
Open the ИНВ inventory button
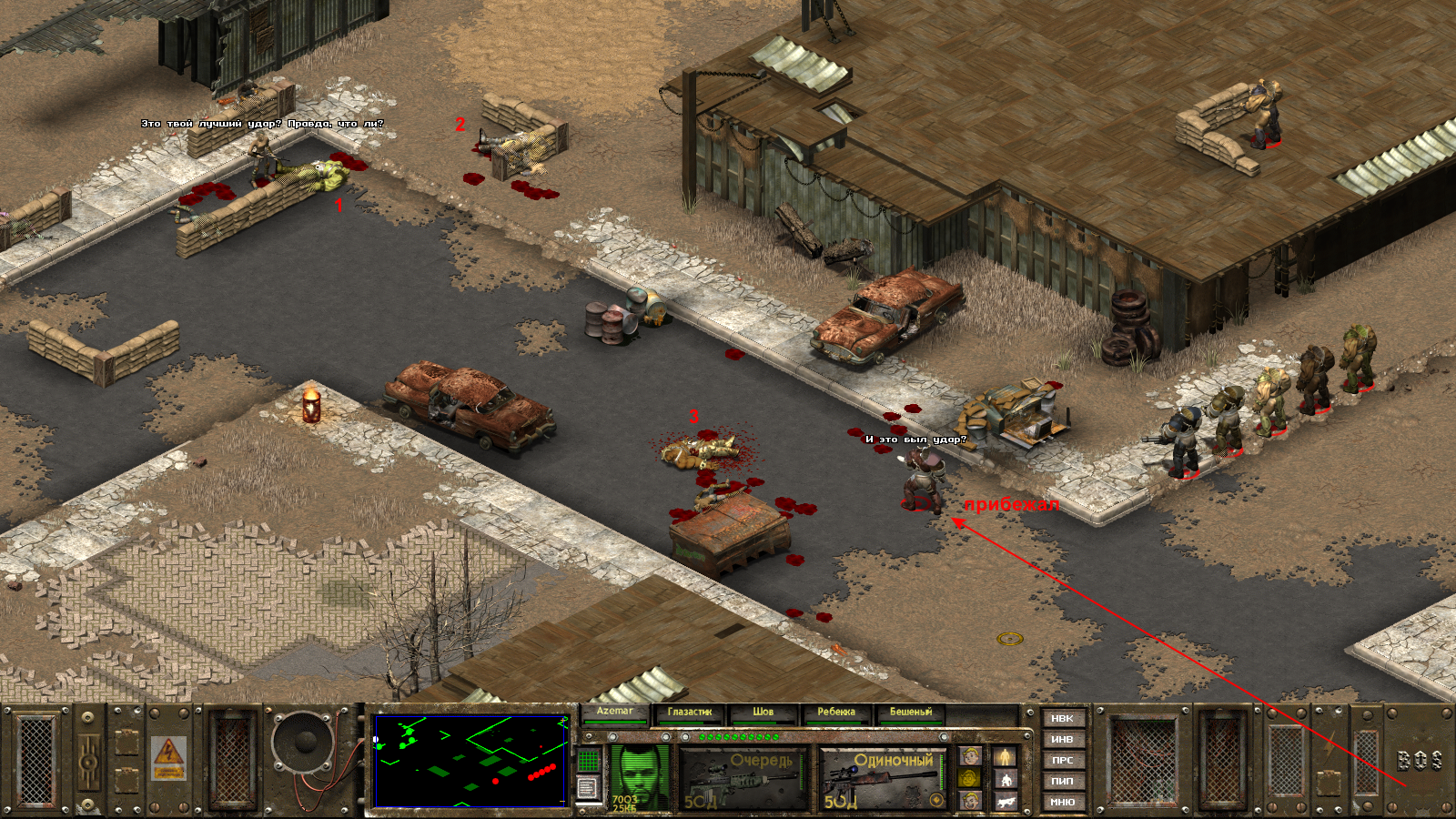(1062, 740)
